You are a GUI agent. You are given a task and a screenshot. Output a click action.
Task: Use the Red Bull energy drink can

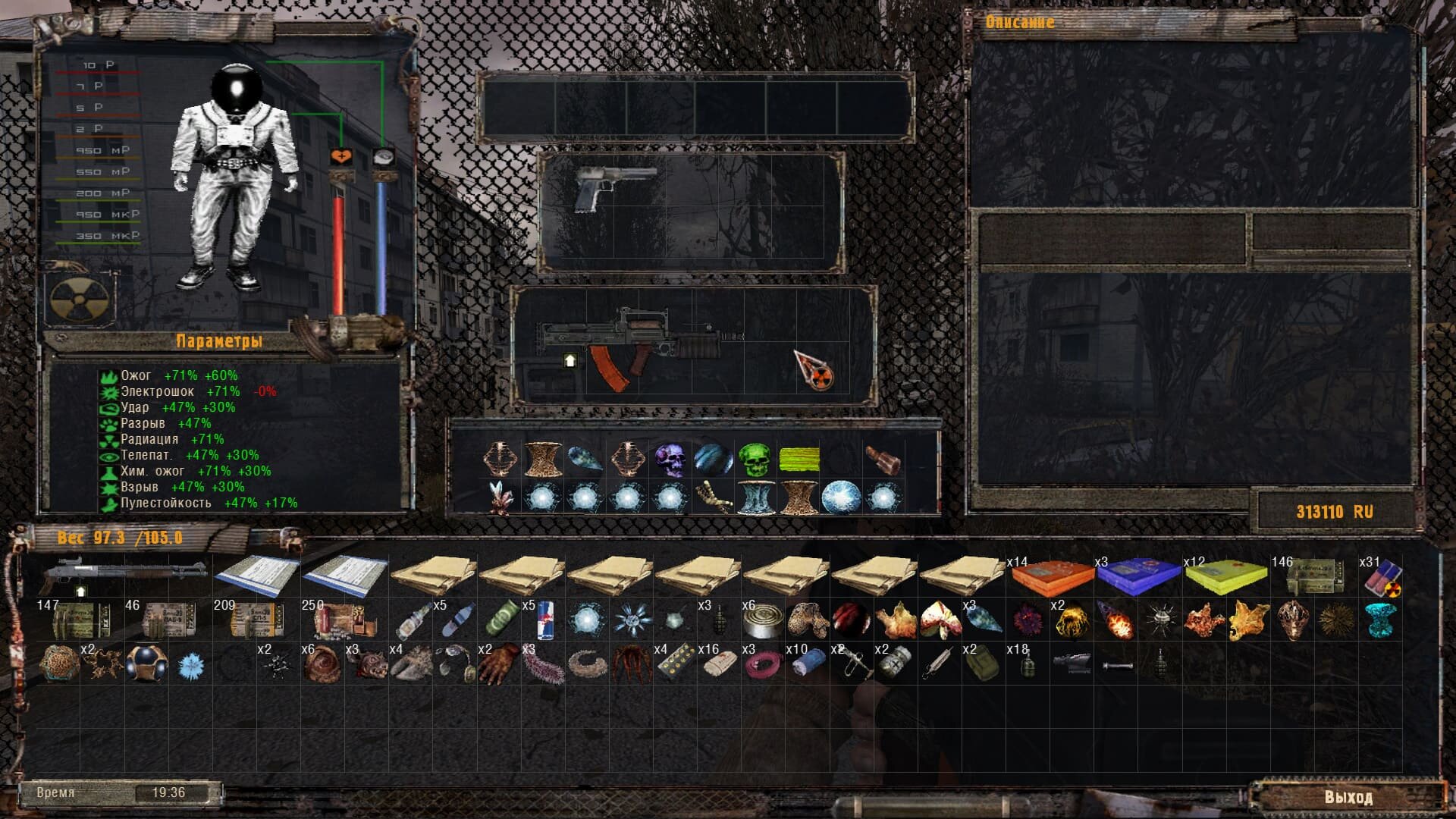(x=544, y=620)
